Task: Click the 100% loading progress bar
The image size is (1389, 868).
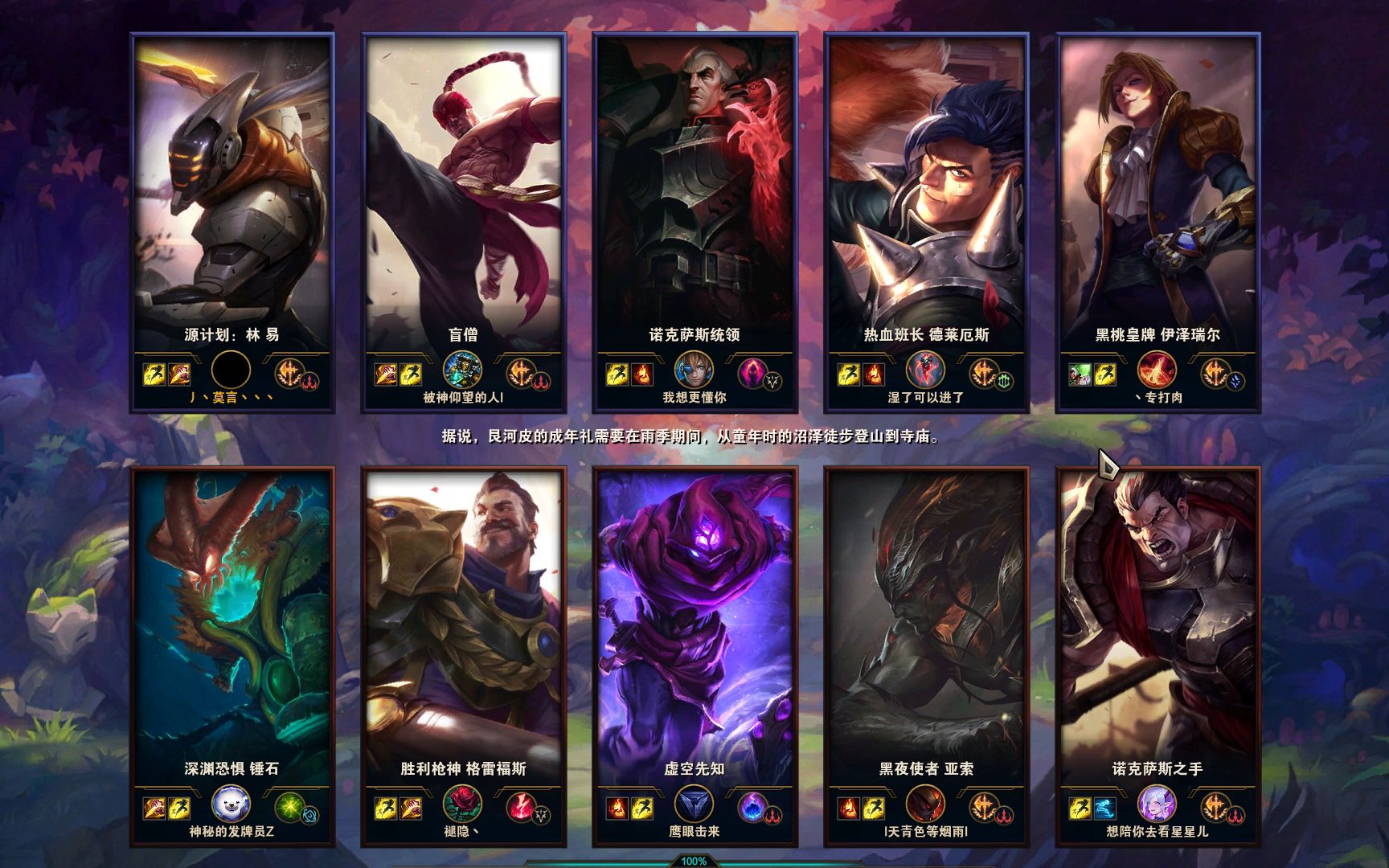Action: point(694,863)
